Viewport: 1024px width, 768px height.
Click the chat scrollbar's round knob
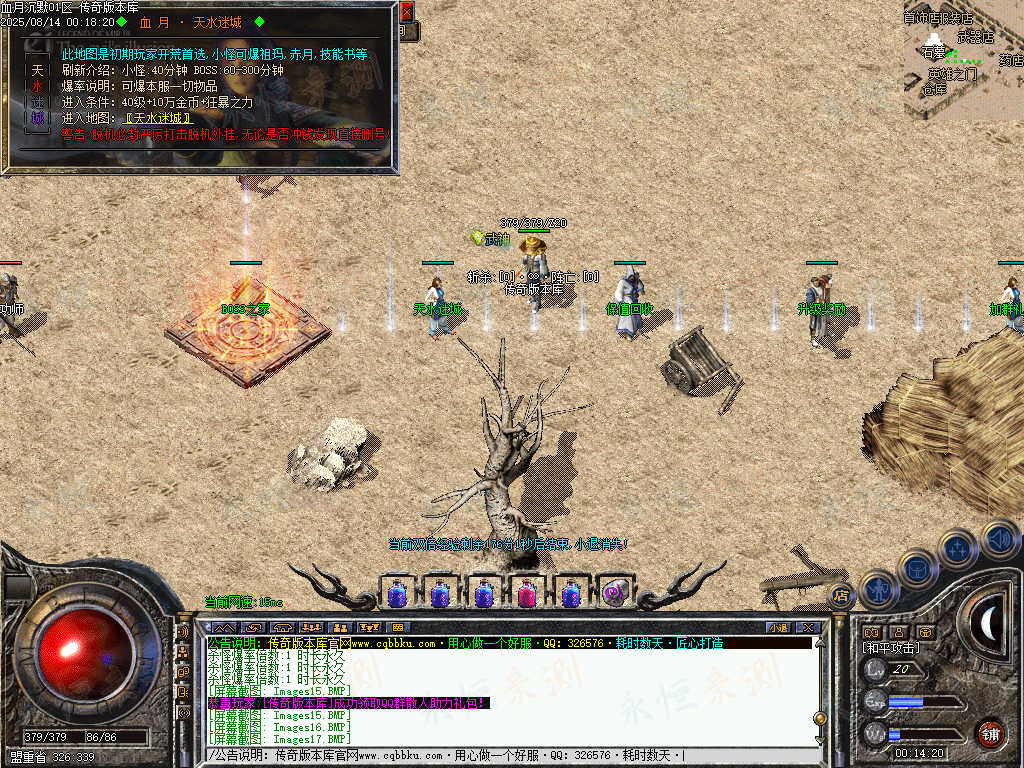pos(820,718)
